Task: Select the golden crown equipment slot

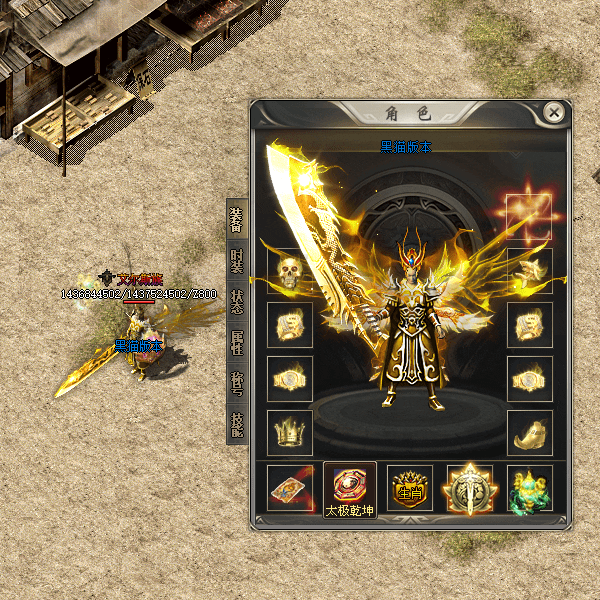Action: click(290, 433)
